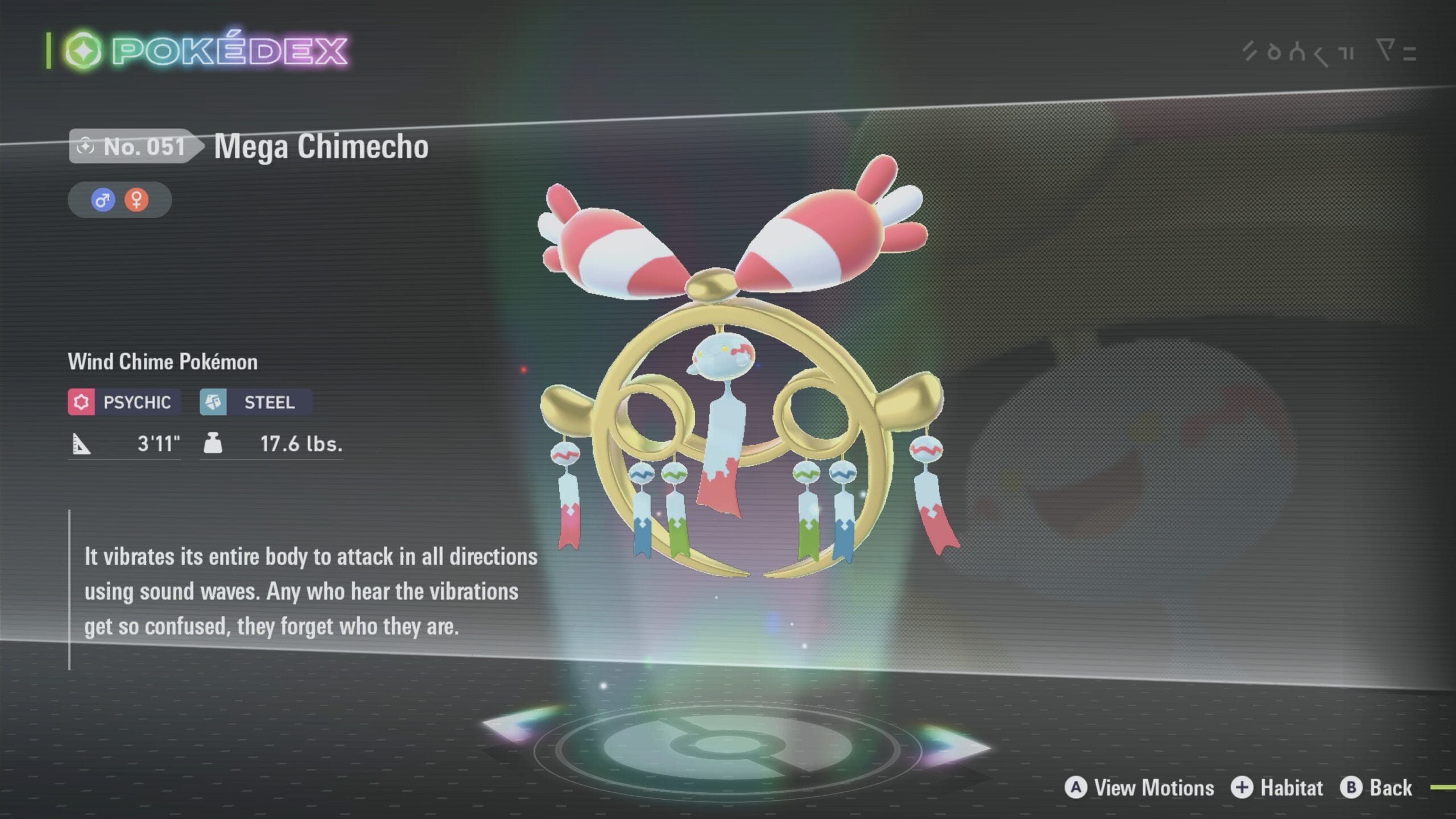
Task: Show the Habitat page
Action: tap(1277, 788)
